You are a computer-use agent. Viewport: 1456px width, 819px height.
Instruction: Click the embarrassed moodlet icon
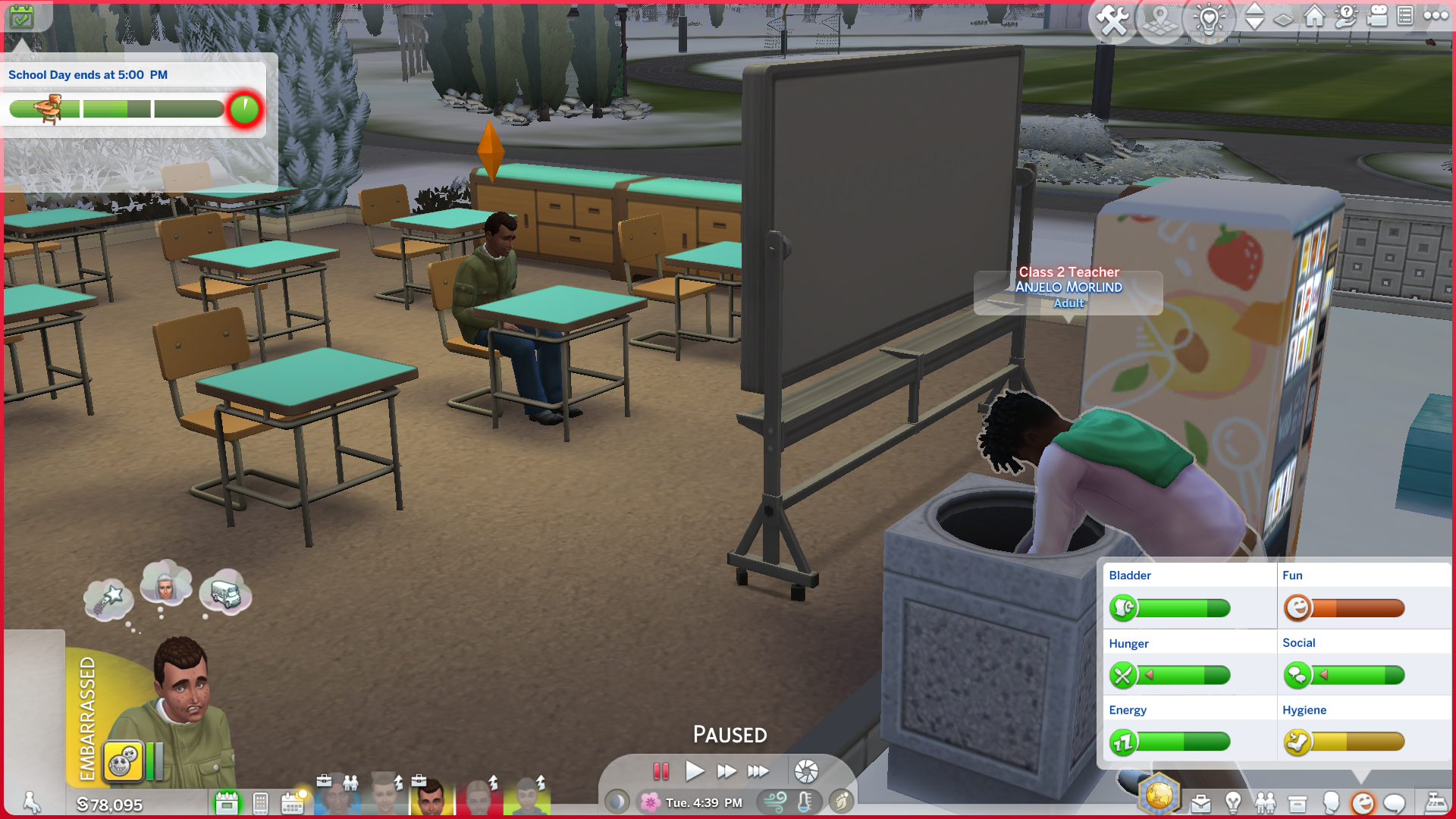click(x=123, y=761)
